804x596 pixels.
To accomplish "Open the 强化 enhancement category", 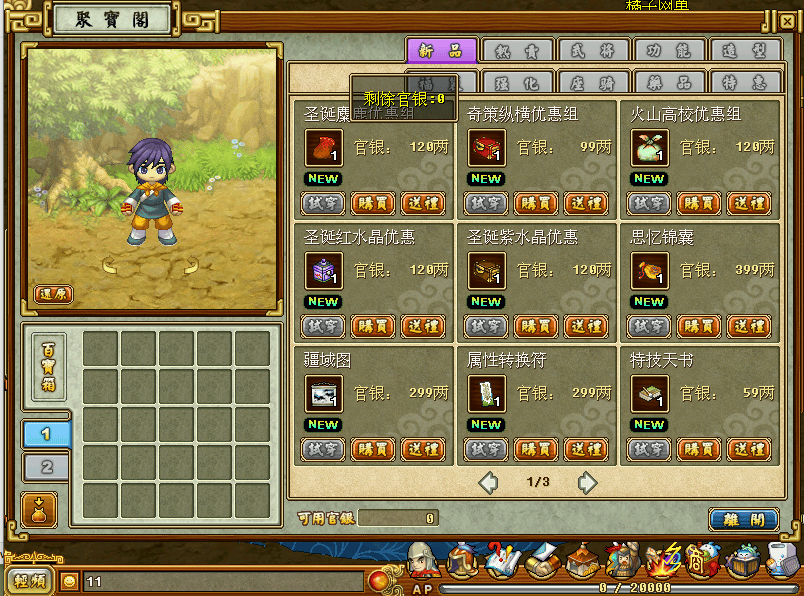I will tap(517, 83).
